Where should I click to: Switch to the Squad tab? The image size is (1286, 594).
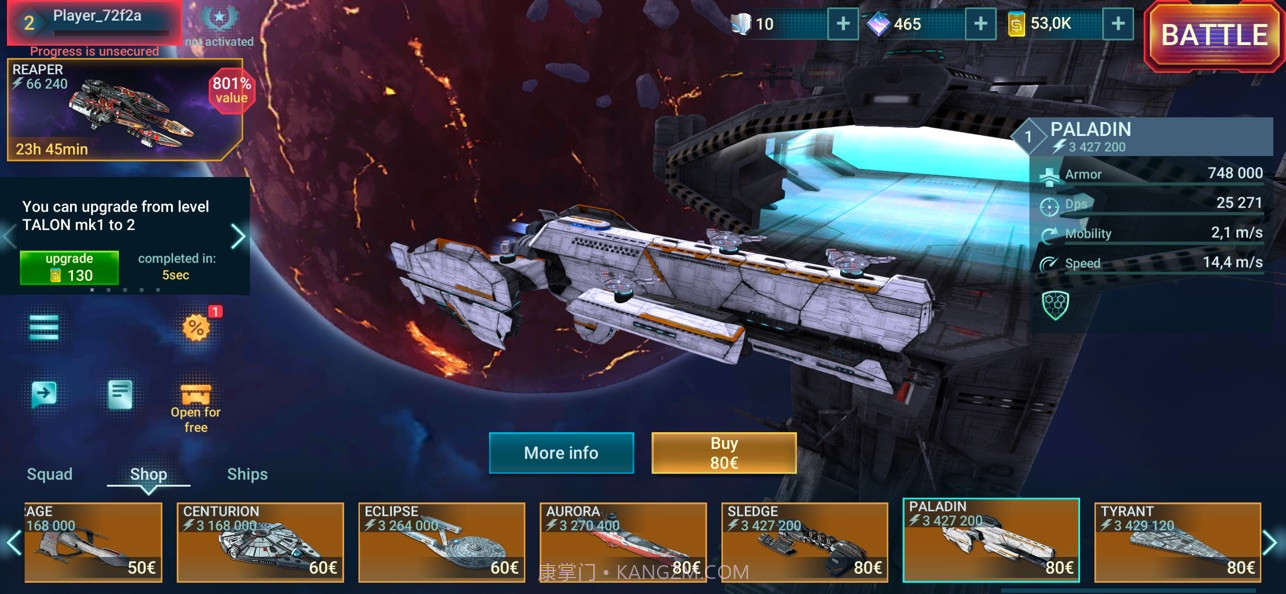[x=50, y=474]
